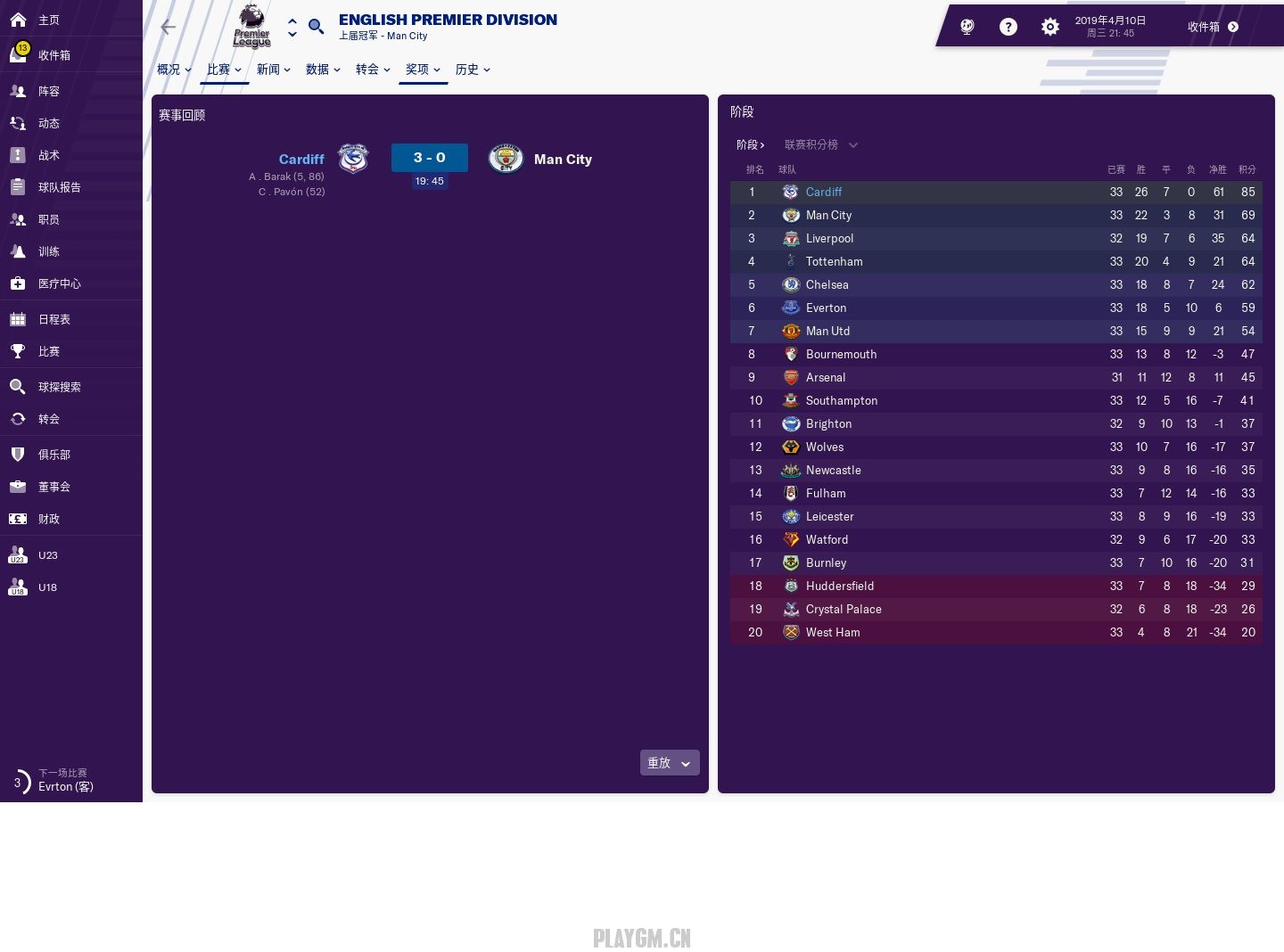This screenshot has width=1284, height=952.
Task: Open 收件箱 inbox in sidebar
Action: (x=53, y=55)
